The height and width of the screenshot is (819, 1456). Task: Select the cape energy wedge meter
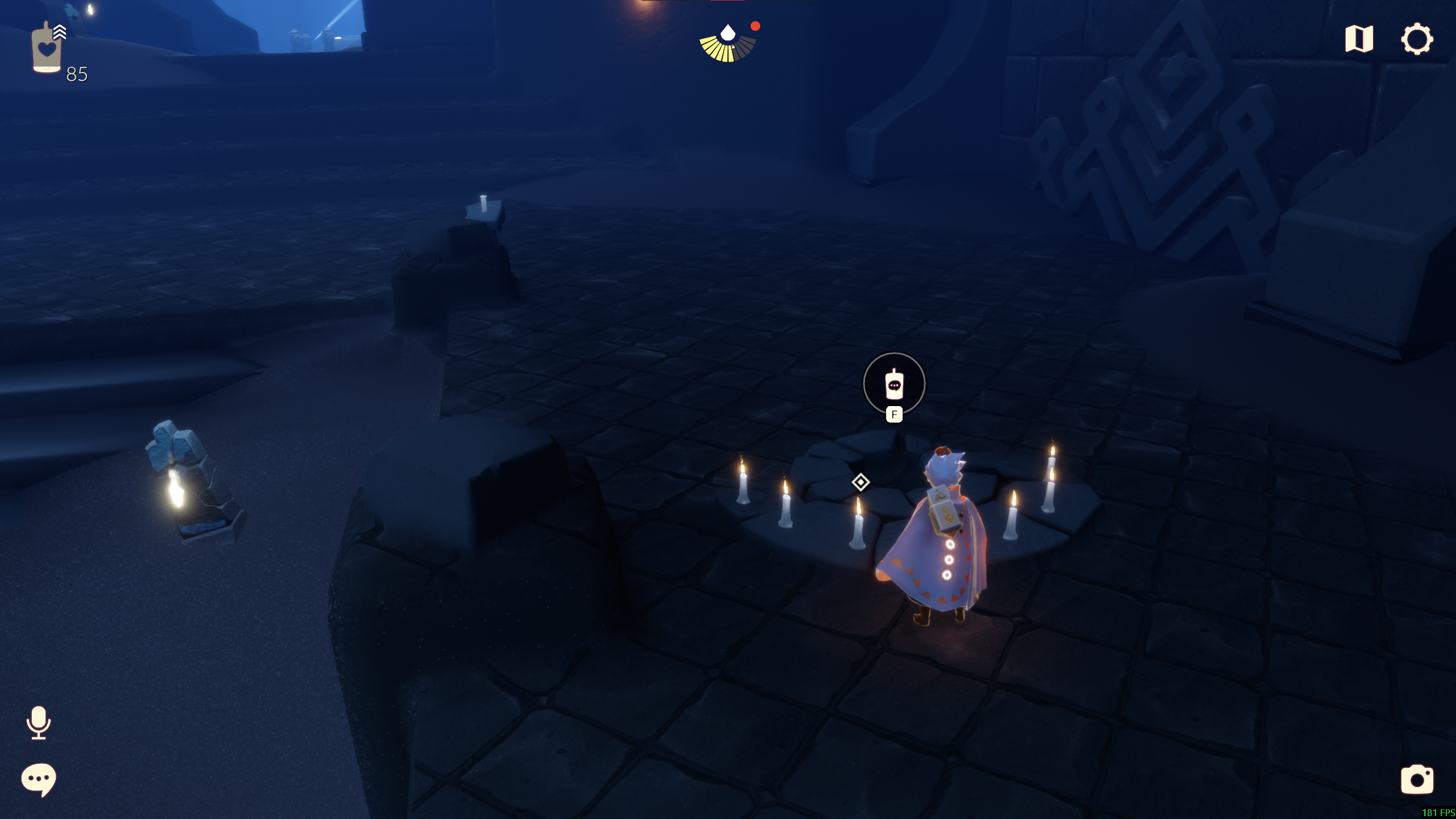pos(727,45)
